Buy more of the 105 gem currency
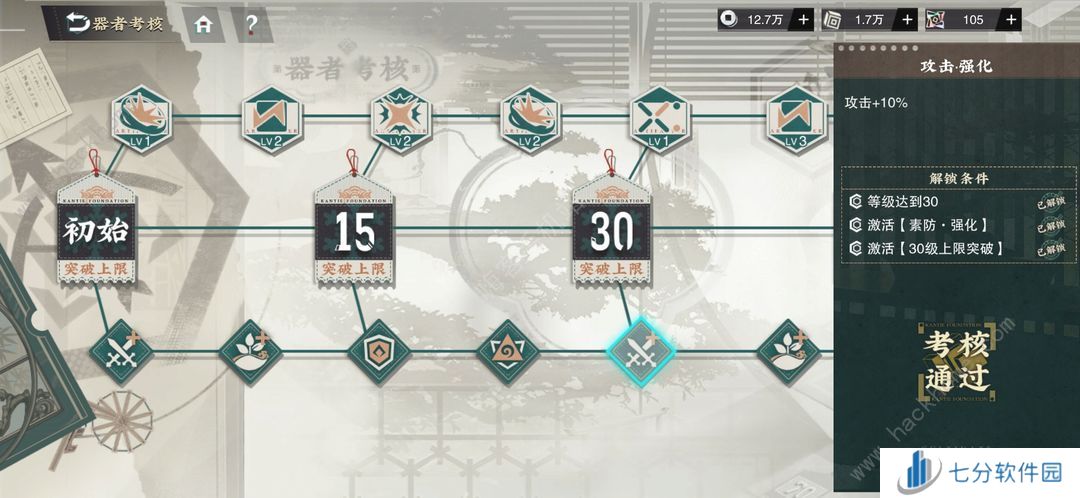The height and width of the screenshot is (498, 1080). [1011, 19]
